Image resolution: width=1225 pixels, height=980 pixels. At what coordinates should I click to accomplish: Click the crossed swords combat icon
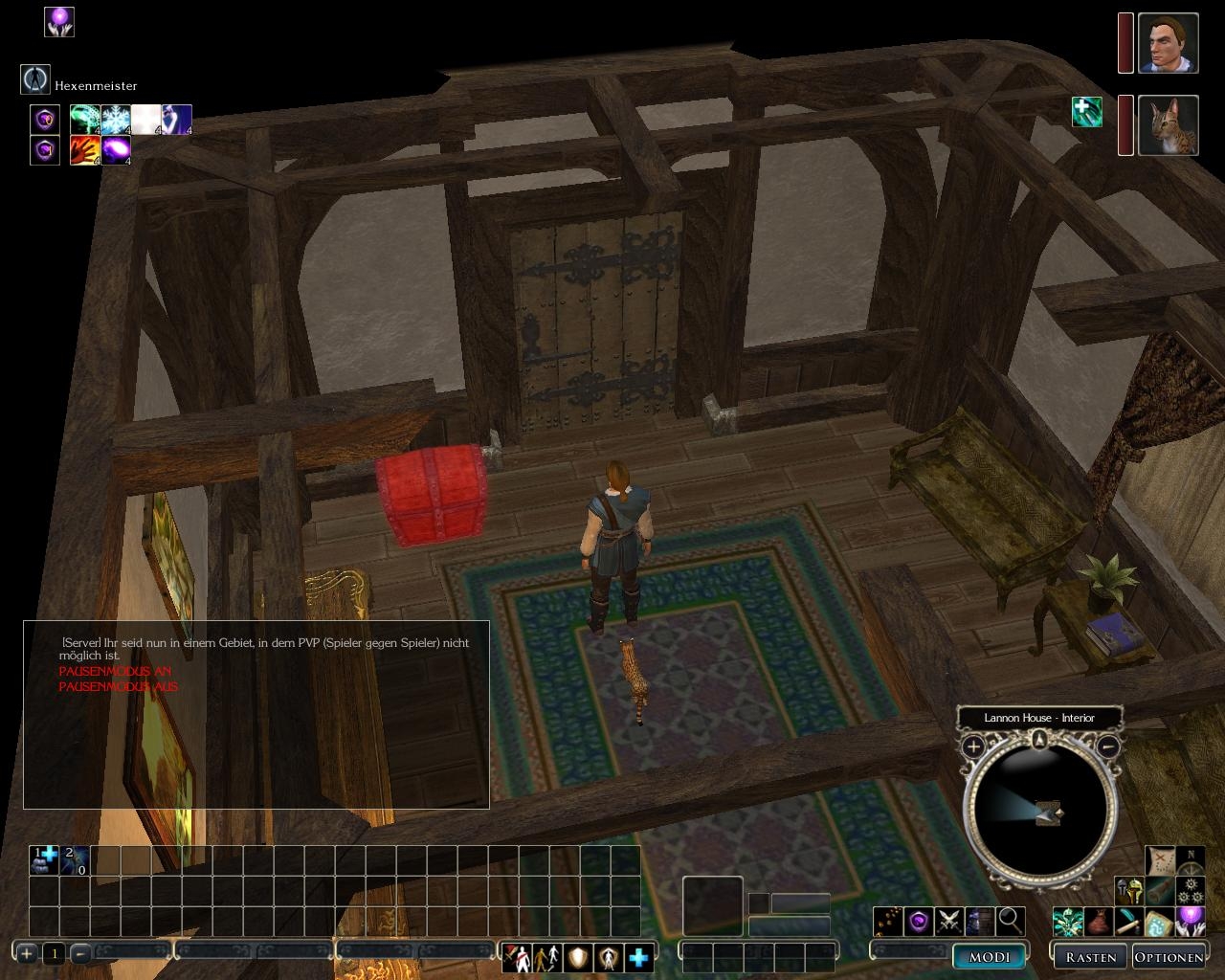948,922
